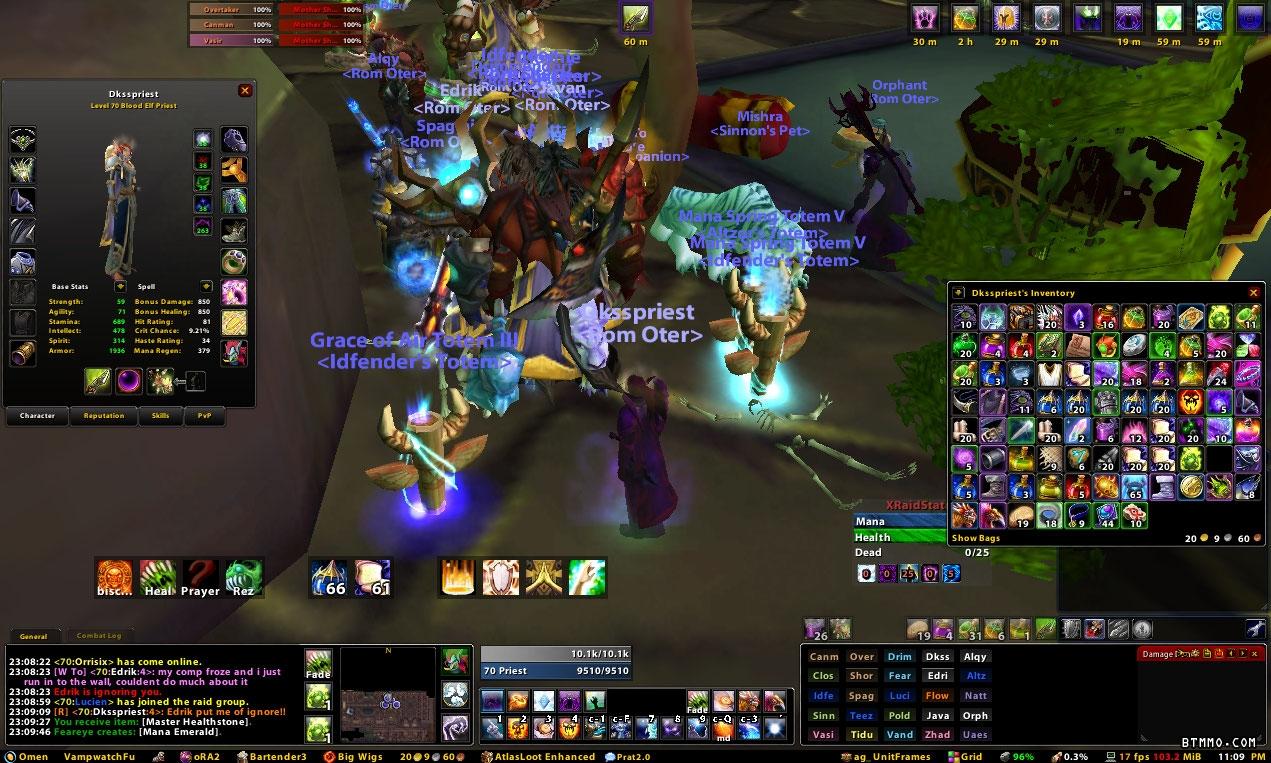Cast the Heal action button

coord(158,577)
